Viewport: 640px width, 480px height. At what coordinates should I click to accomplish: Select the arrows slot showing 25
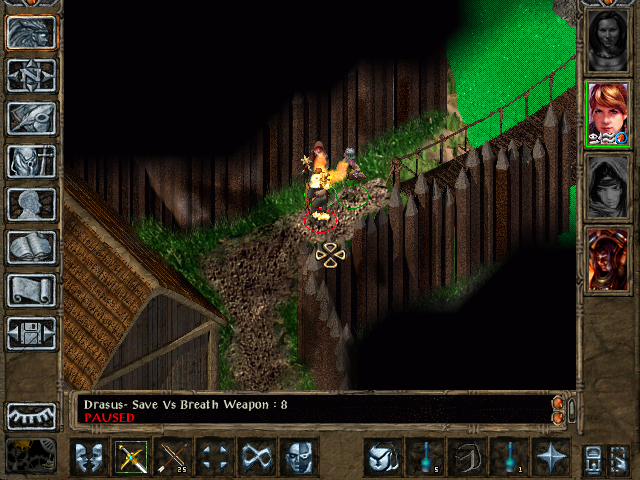[174, 457]
